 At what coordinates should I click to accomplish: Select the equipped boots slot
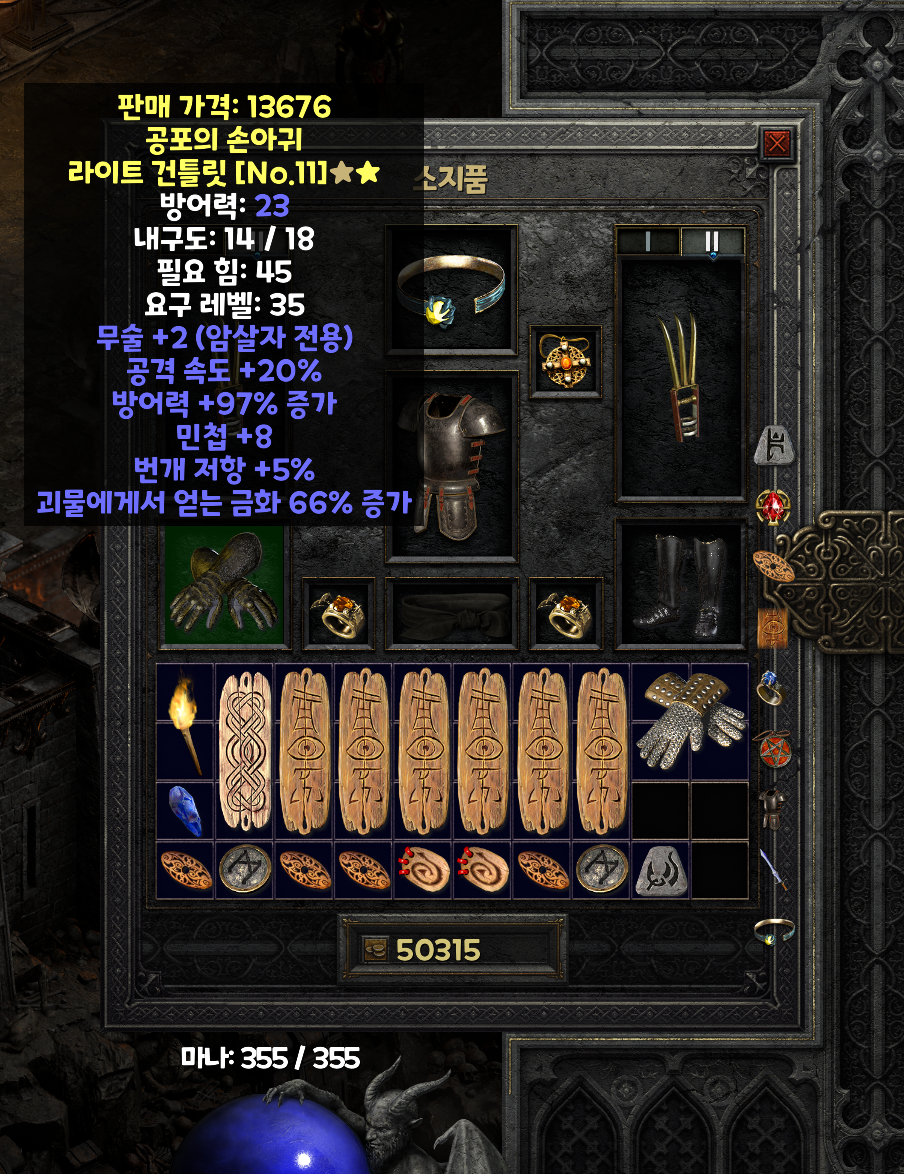(680, 583)
